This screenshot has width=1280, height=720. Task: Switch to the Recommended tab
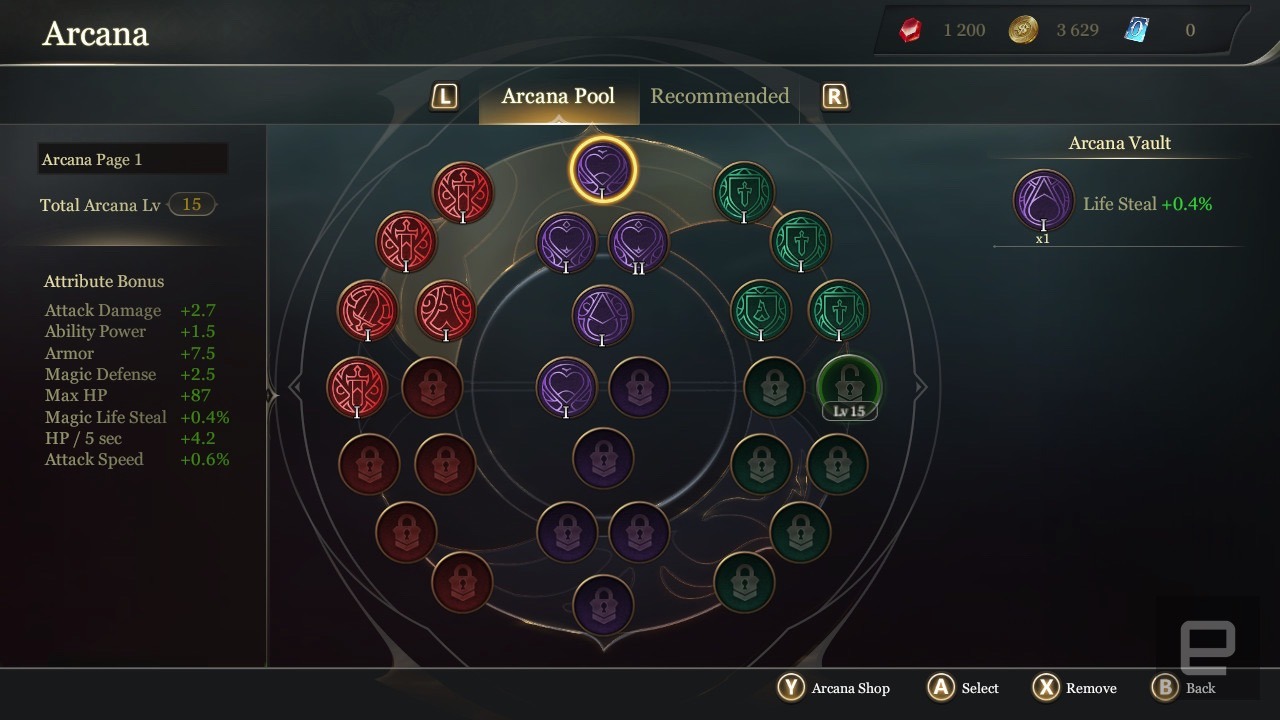(719, 96)
